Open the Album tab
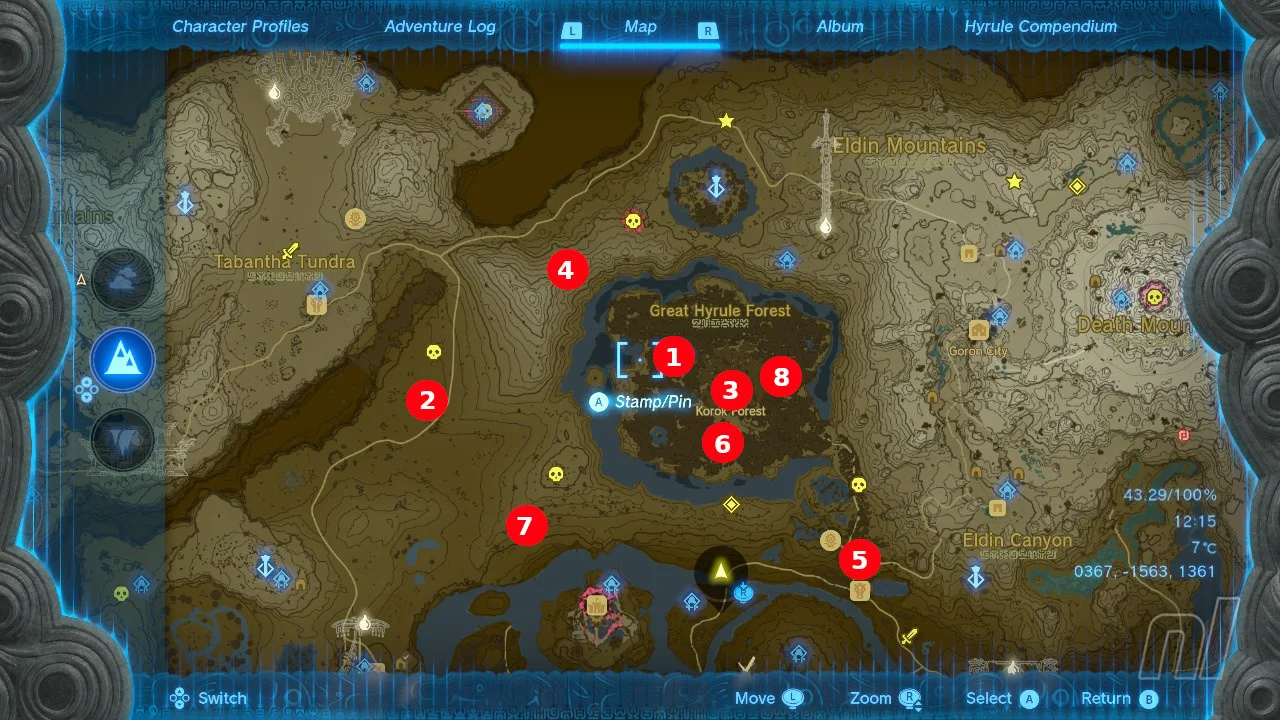This screenshot has height=720, width=1280. [x=839, y=26]
